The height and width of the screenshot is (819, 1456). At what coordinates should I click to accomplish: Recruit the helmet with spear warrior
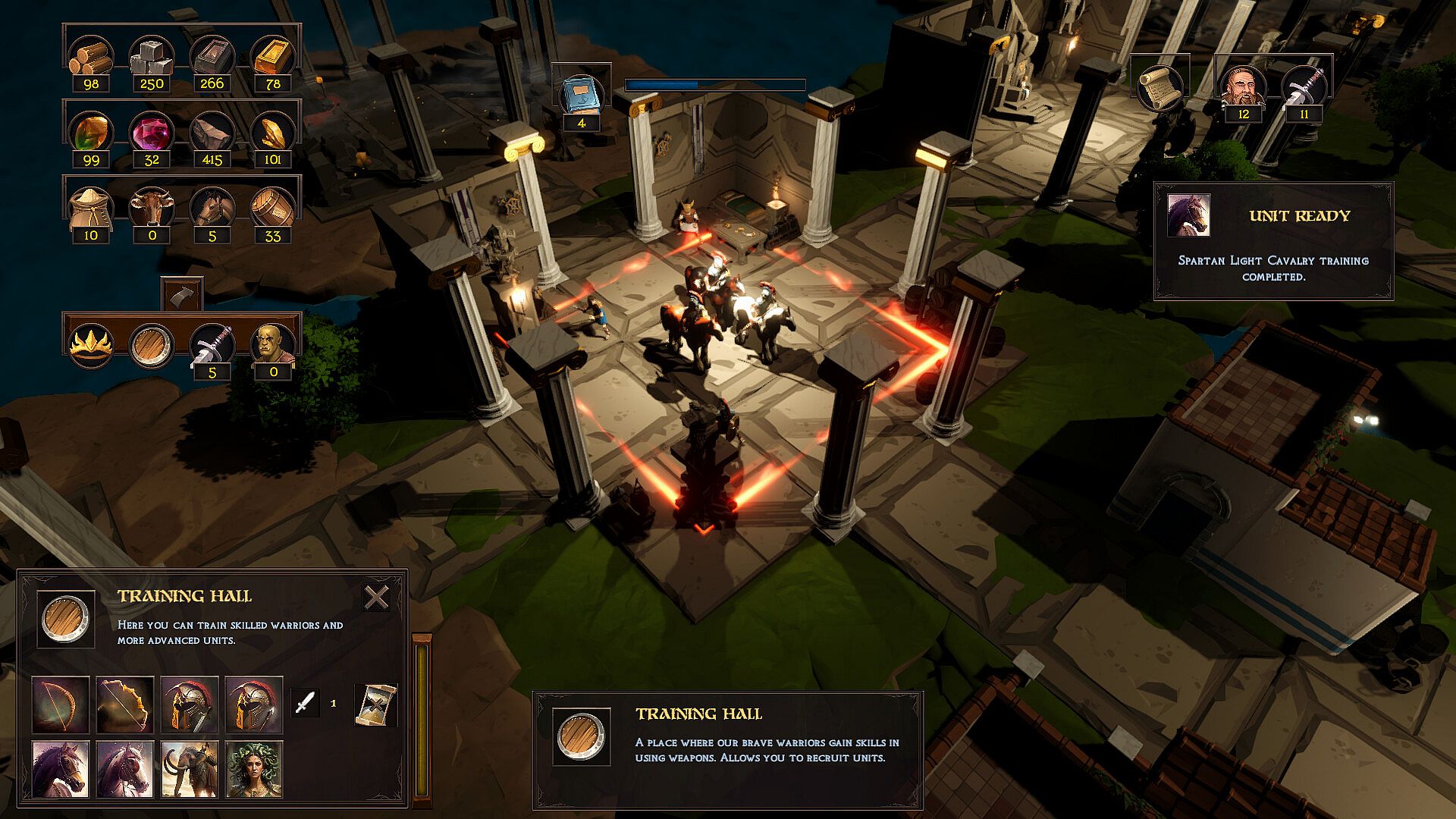(x=254, y=704)
